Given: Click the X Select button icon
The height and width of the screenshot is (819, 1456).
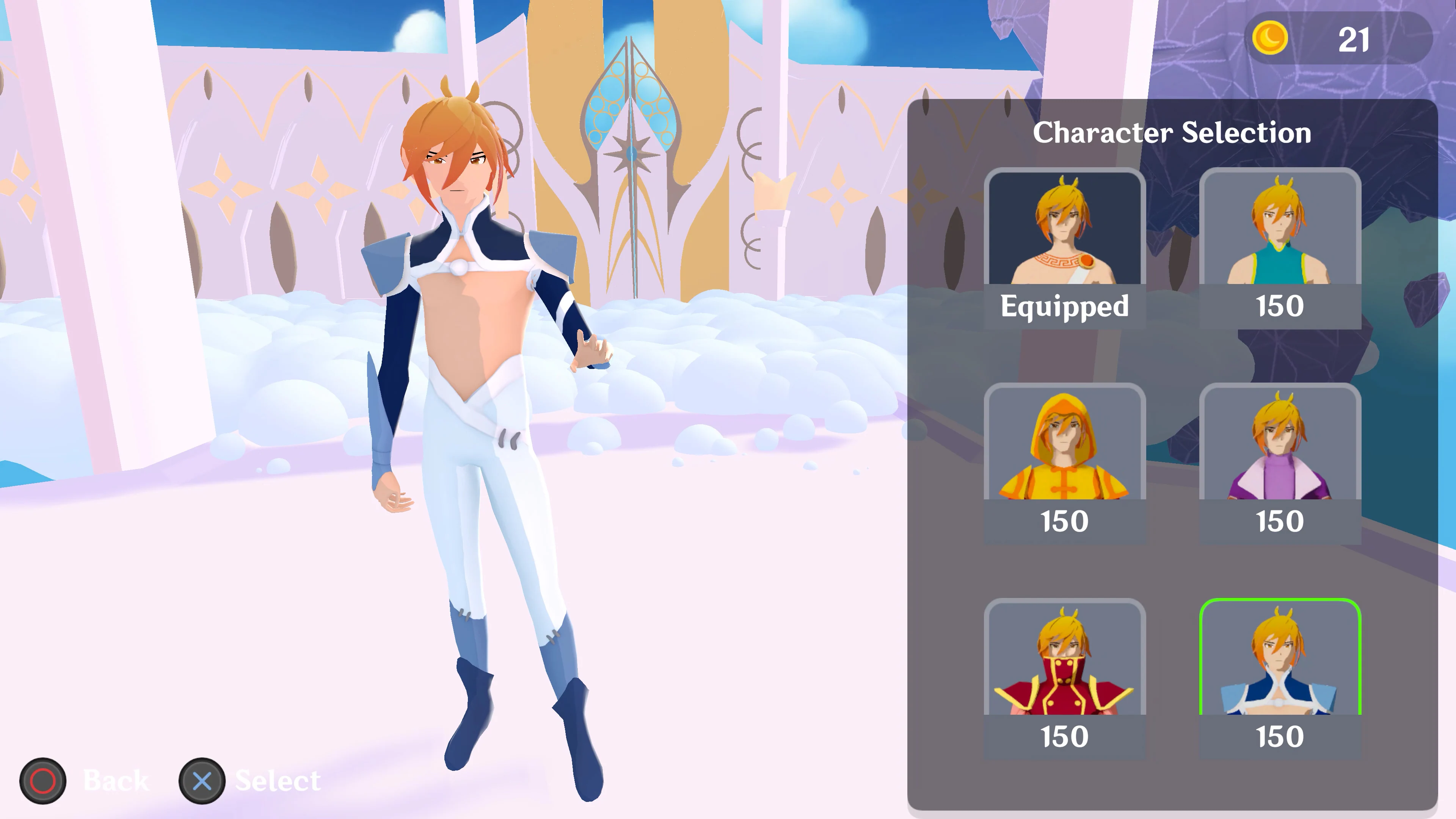Looking at the screenshot, I should tap(202, 782).
